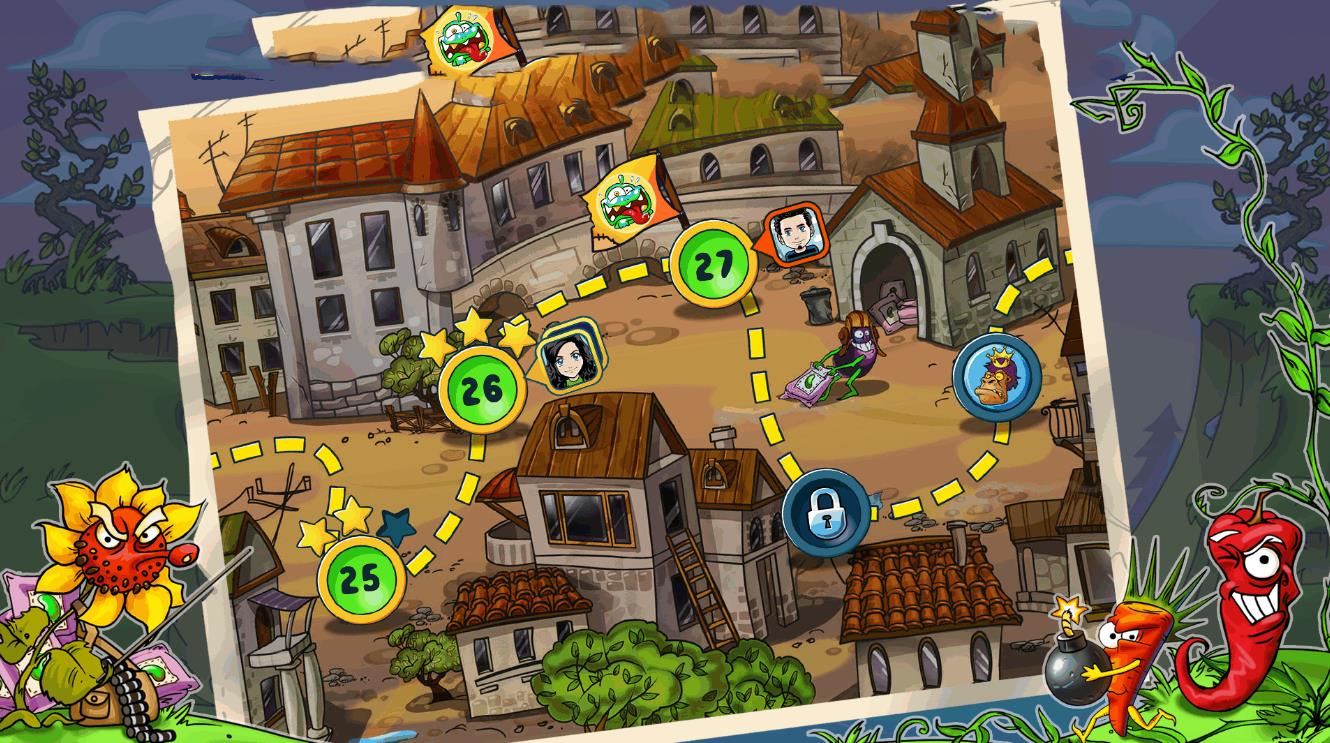The image size is (1330, 743).
Task: Play level 27
Action: pyautogui.click(x=714, y=265)
